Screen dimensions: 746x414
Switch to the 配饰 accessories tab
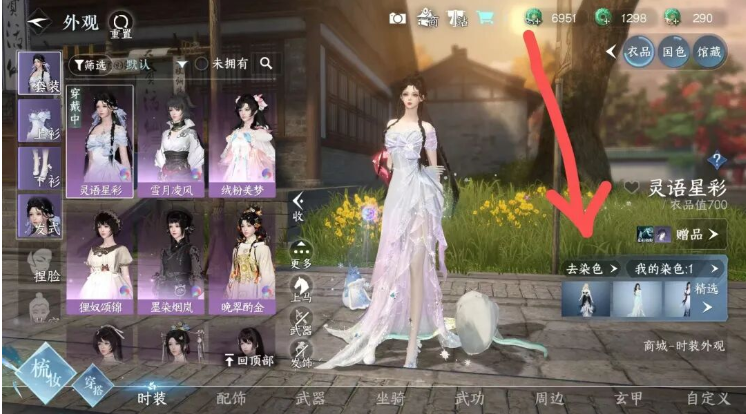231,398
